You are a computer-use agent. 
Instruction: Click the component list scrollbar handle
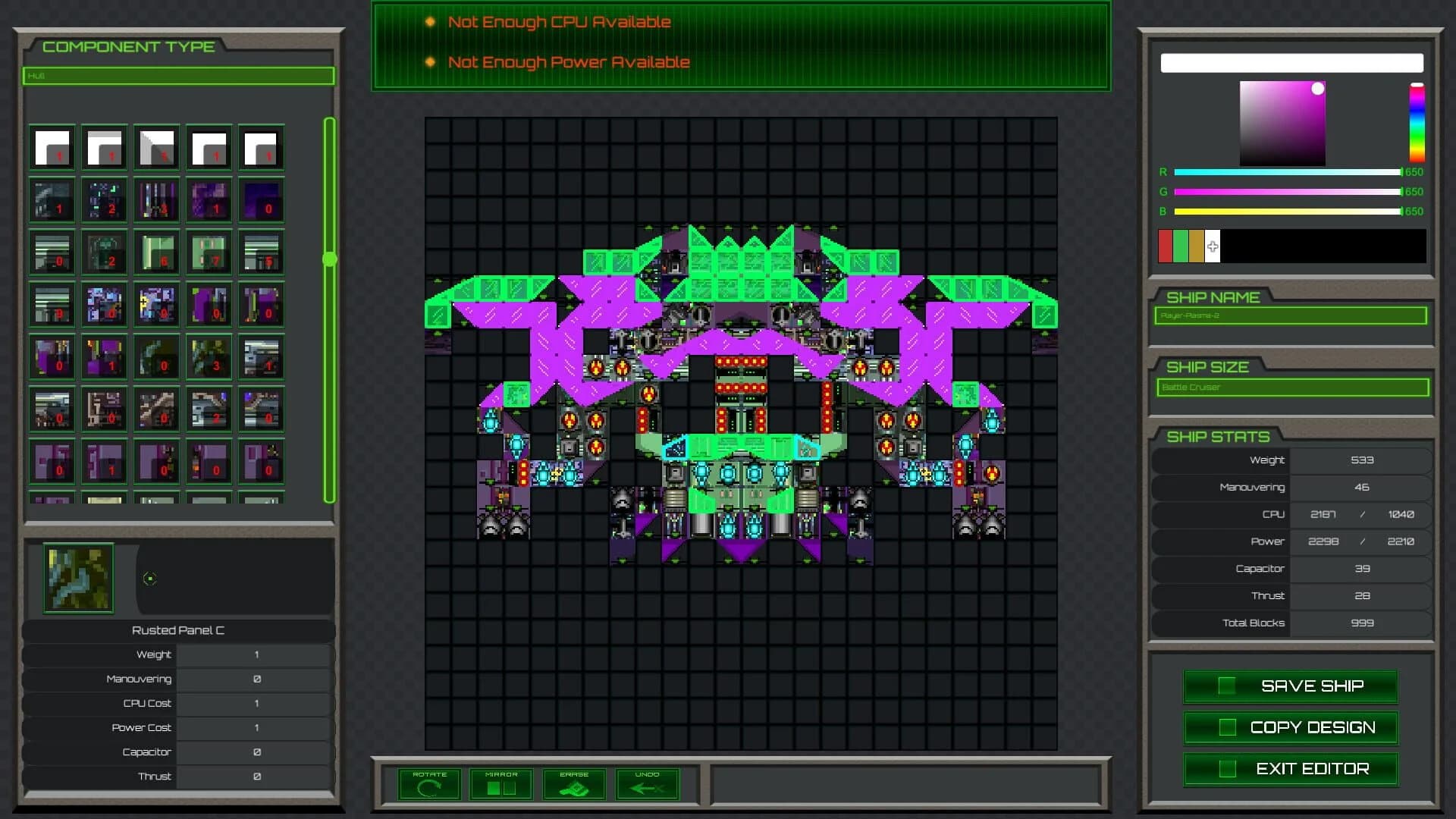328,258
